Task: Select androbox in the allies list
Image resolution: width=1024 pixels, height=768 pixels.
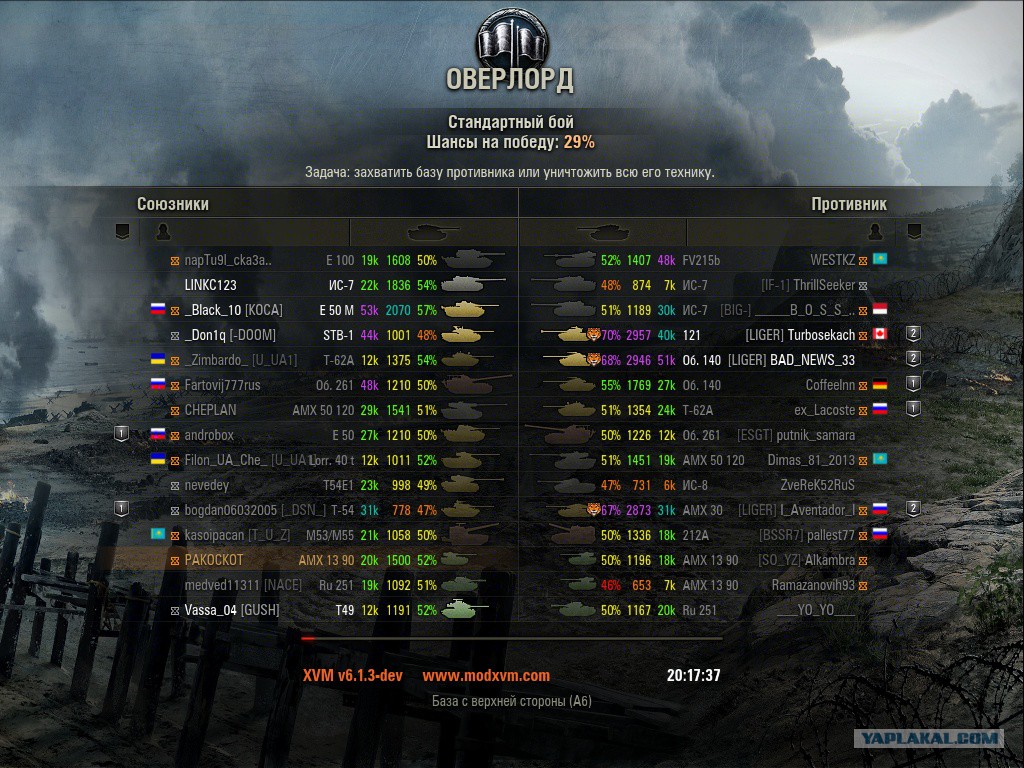Action: (x=209, y=435)
